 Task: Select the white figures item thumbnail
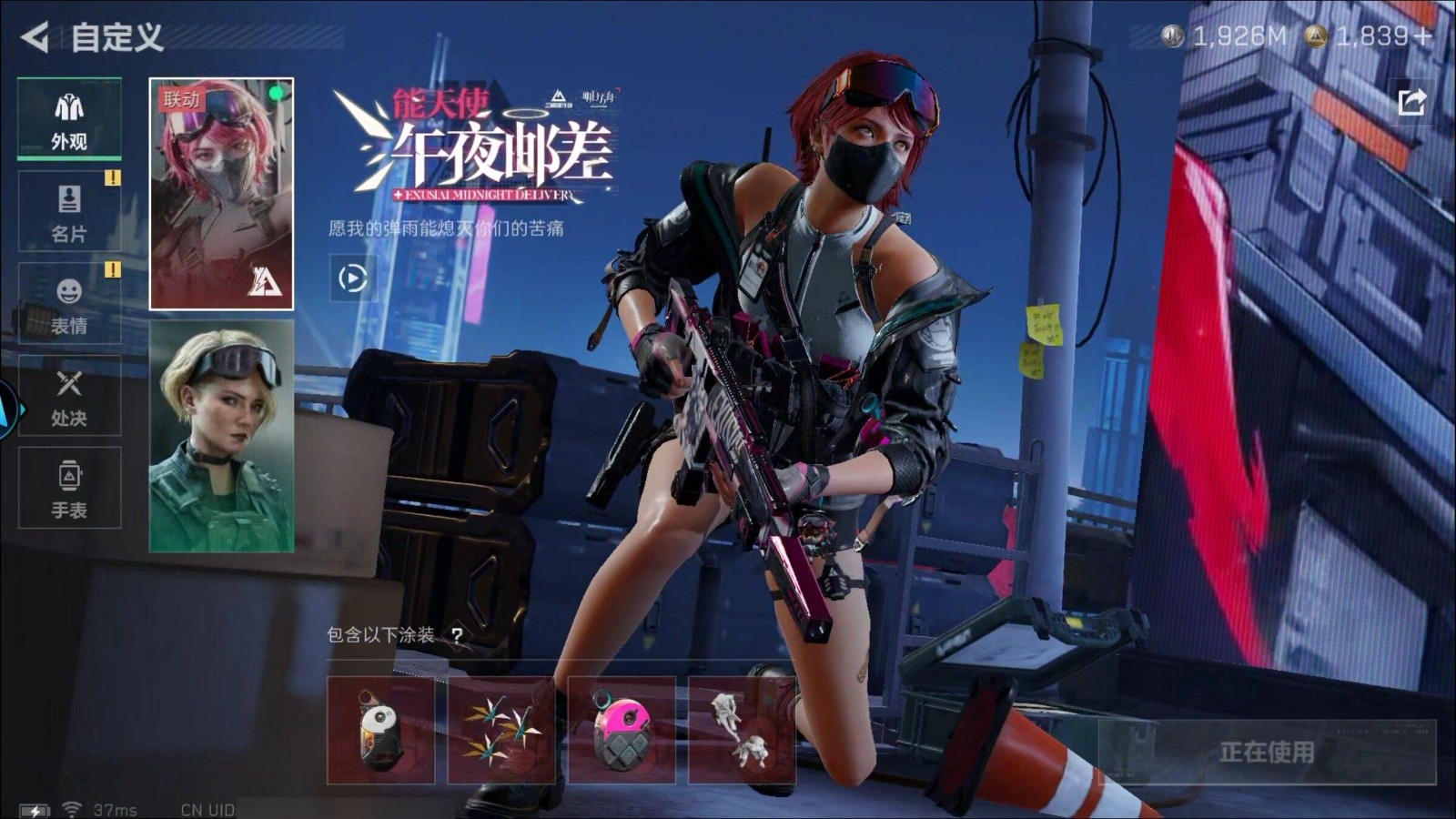[x=742, y=730]
